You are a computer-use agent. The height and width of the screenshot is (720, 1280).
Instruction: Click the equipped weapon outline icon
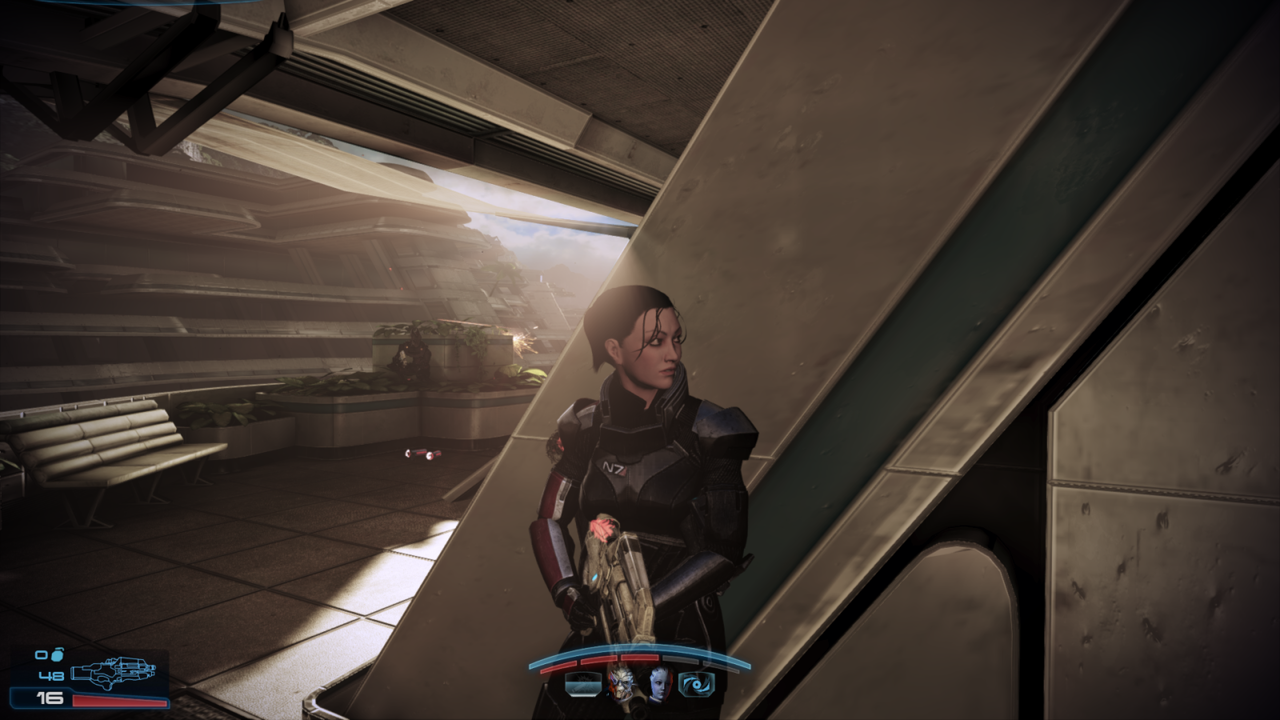tap(114, 673)
